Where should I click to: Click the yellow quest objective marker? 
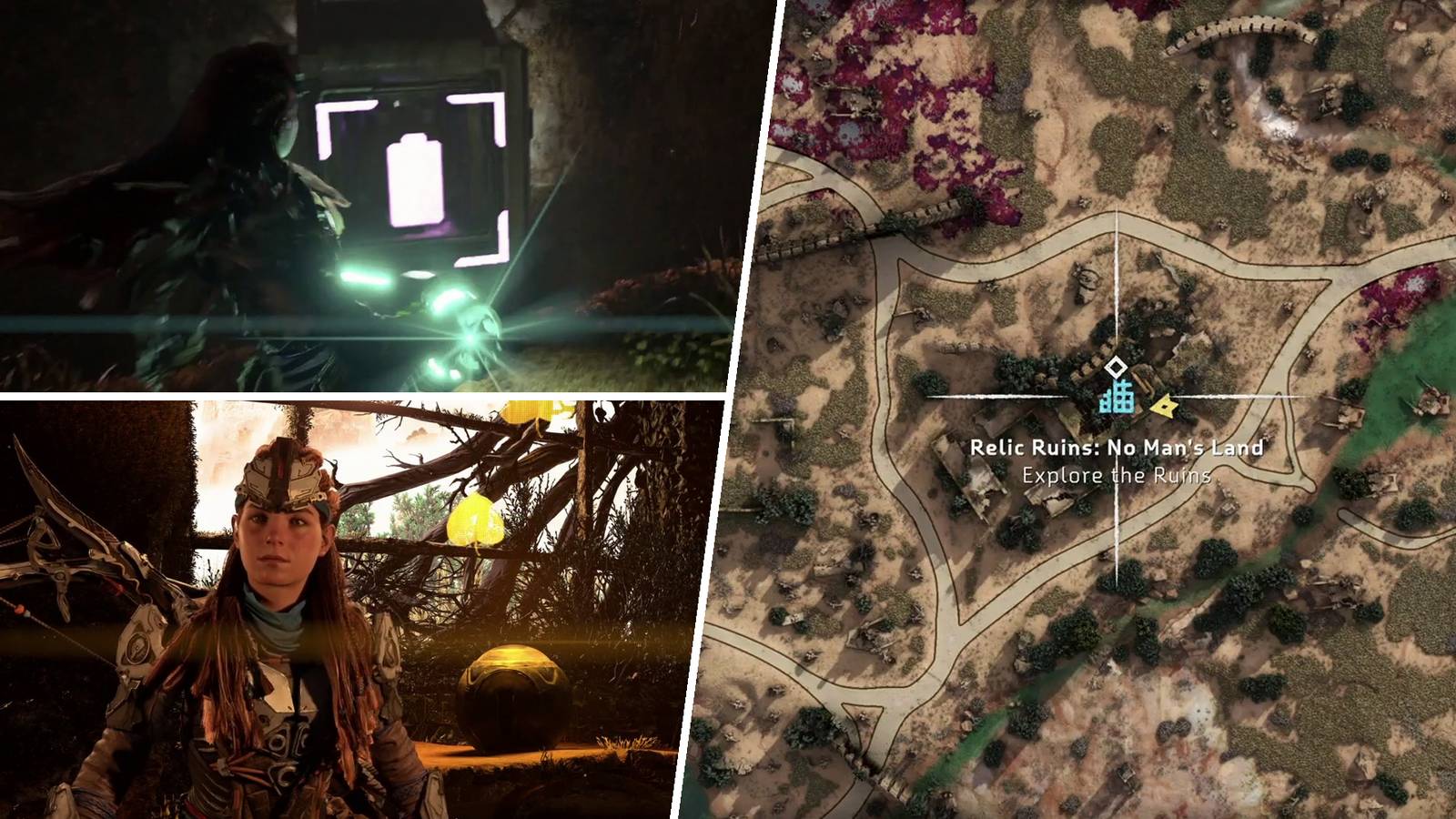coord(1164,408)
